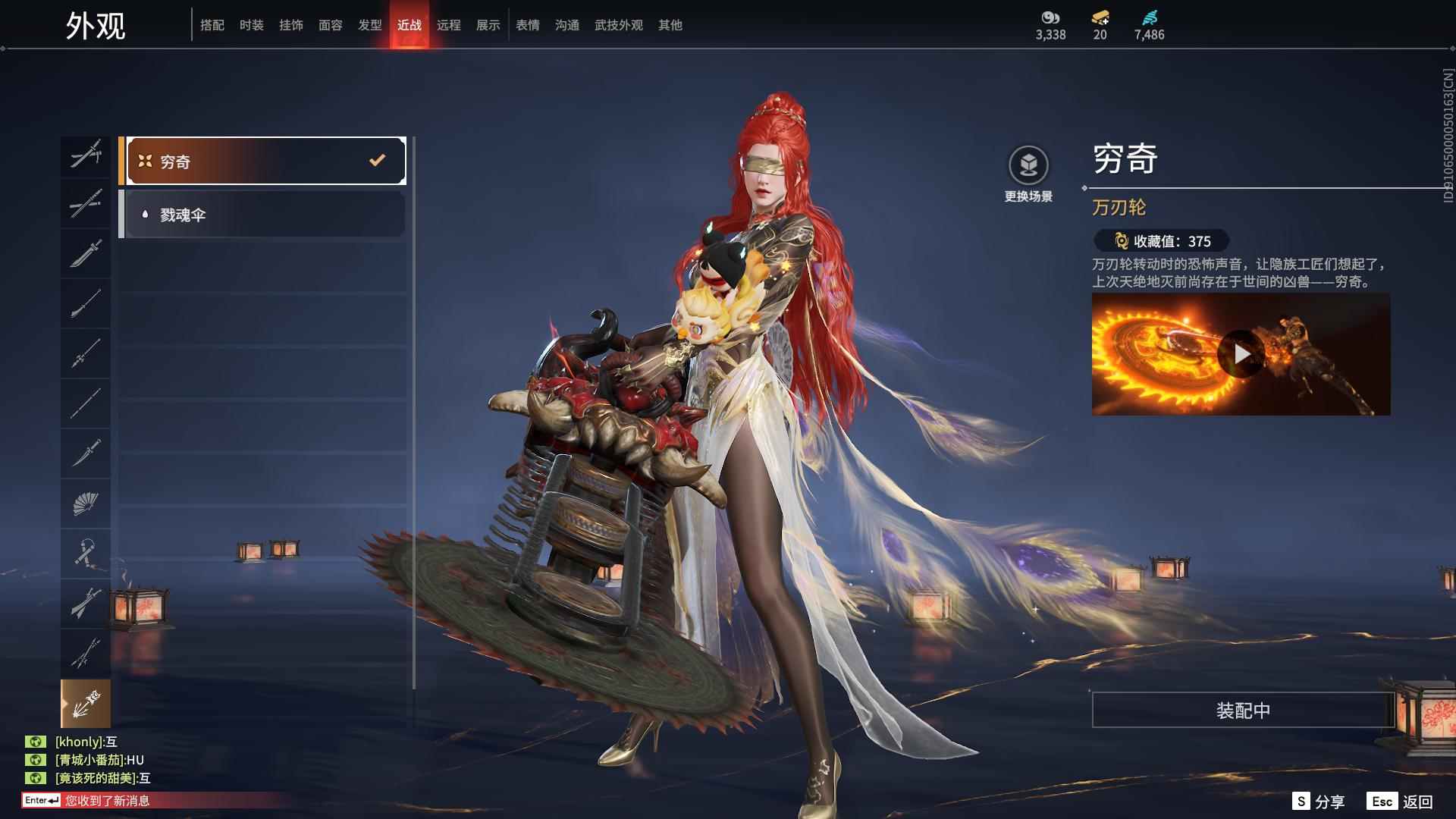This screenshot has height=819, width=1456.
Task: Click the 分享 share button
Action: 1319,802
